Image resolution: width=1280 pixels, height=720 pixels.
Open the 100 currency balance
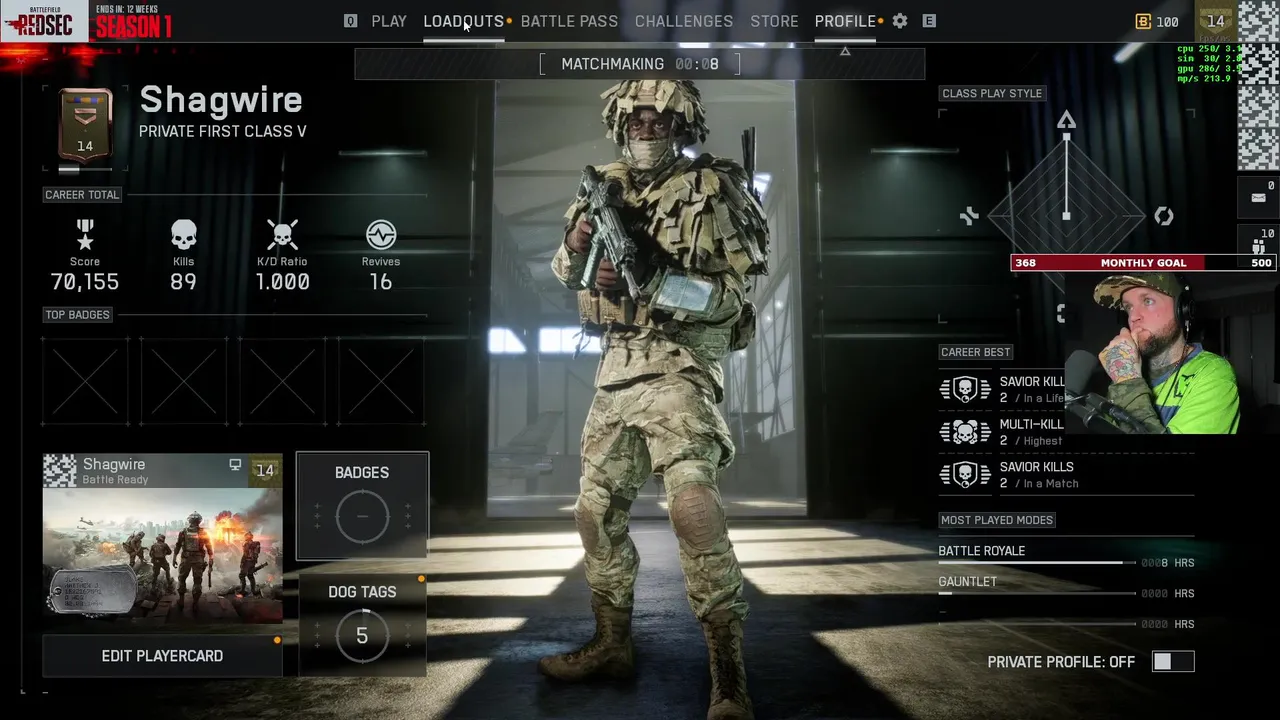1157,21
